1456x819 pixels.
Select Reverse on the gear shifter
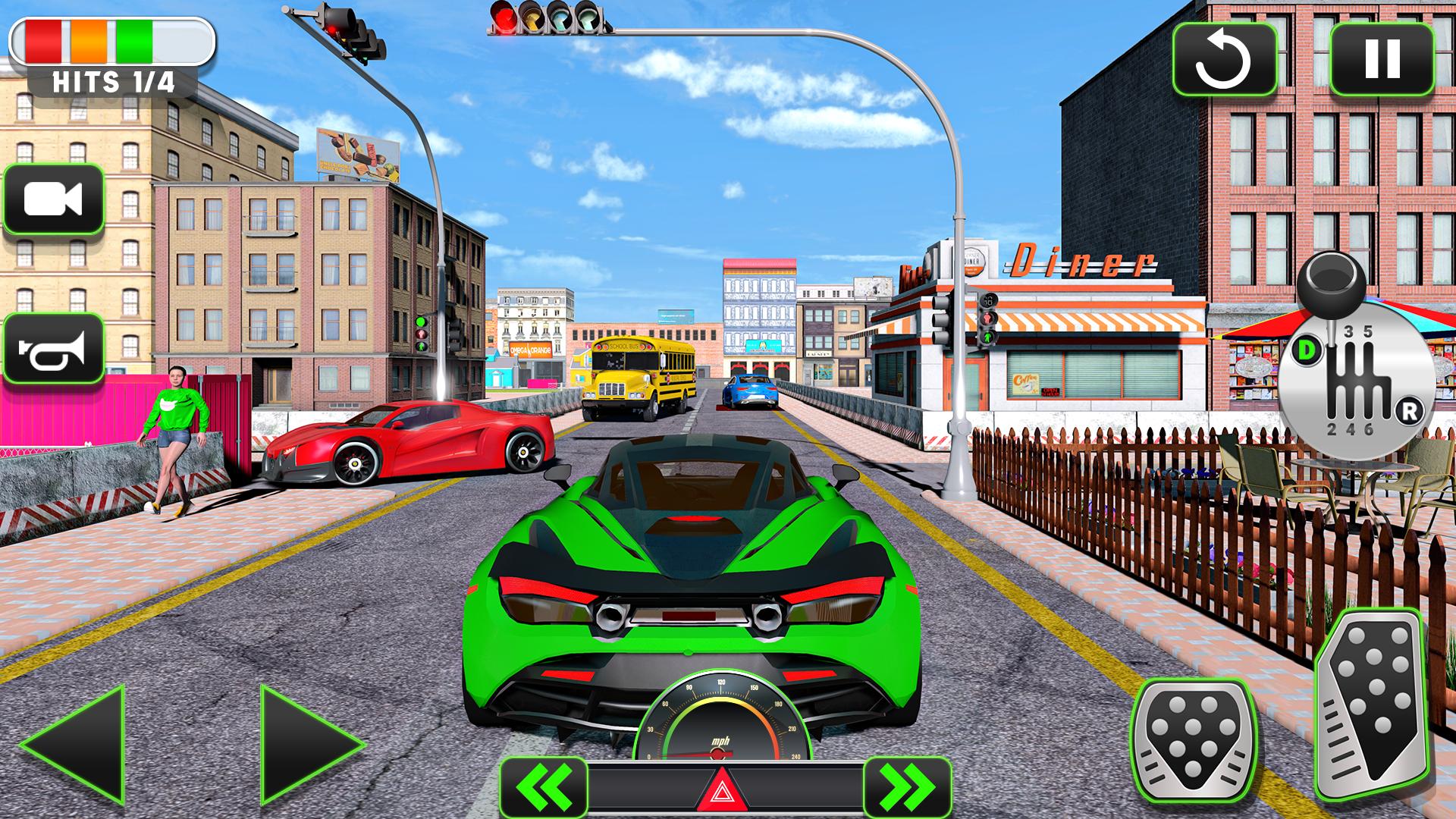tap(1410, 410)
